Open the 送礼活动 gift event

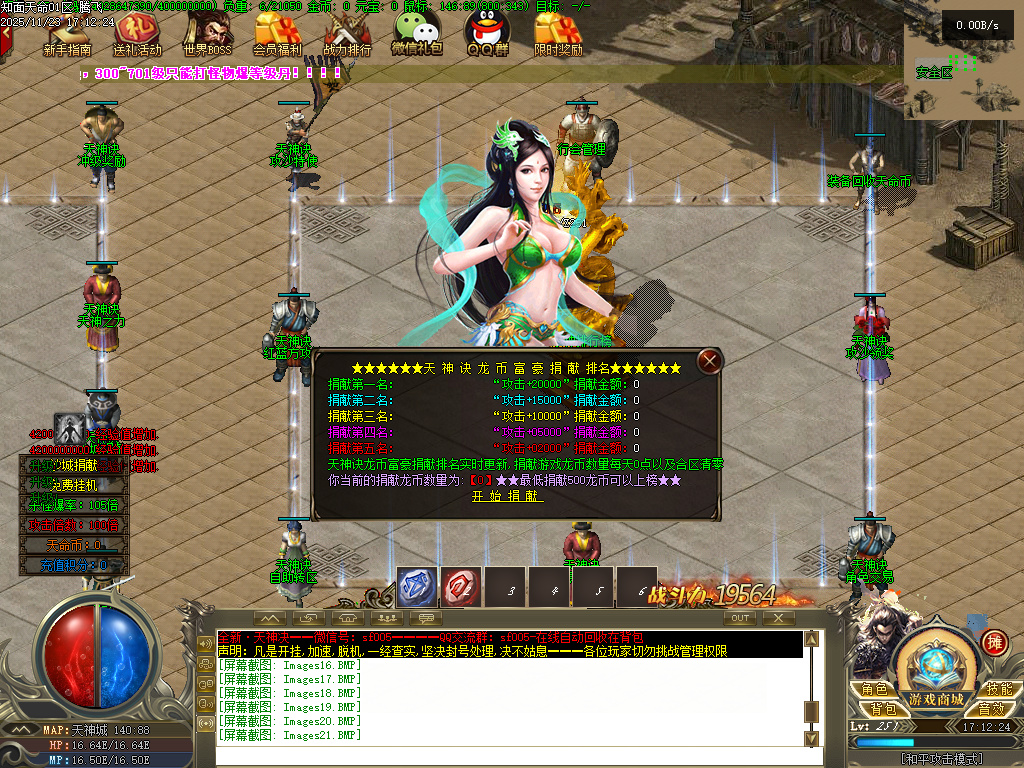click(x=137, y=33)
